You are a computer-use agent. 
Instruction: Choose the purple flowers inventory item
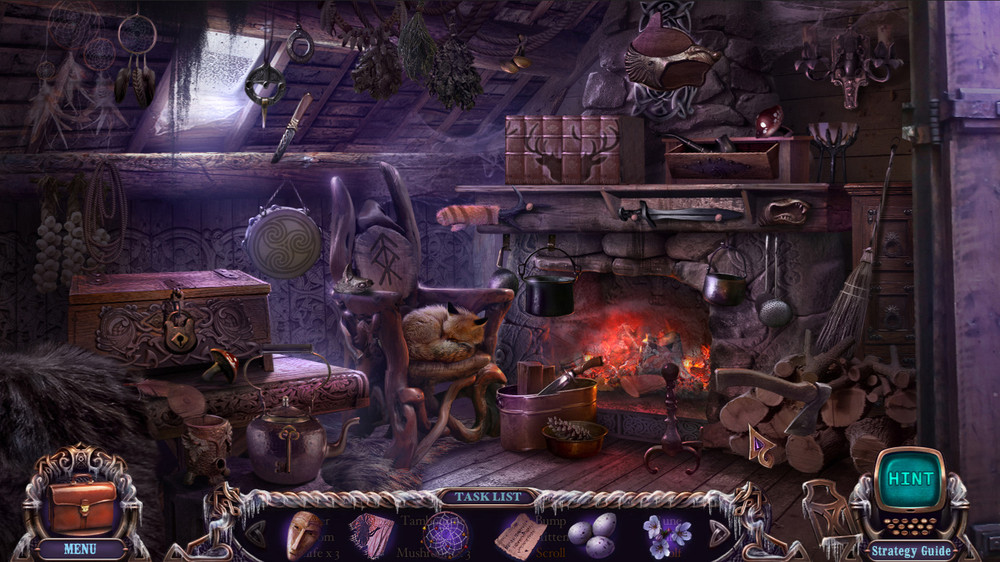coord(661,534)
